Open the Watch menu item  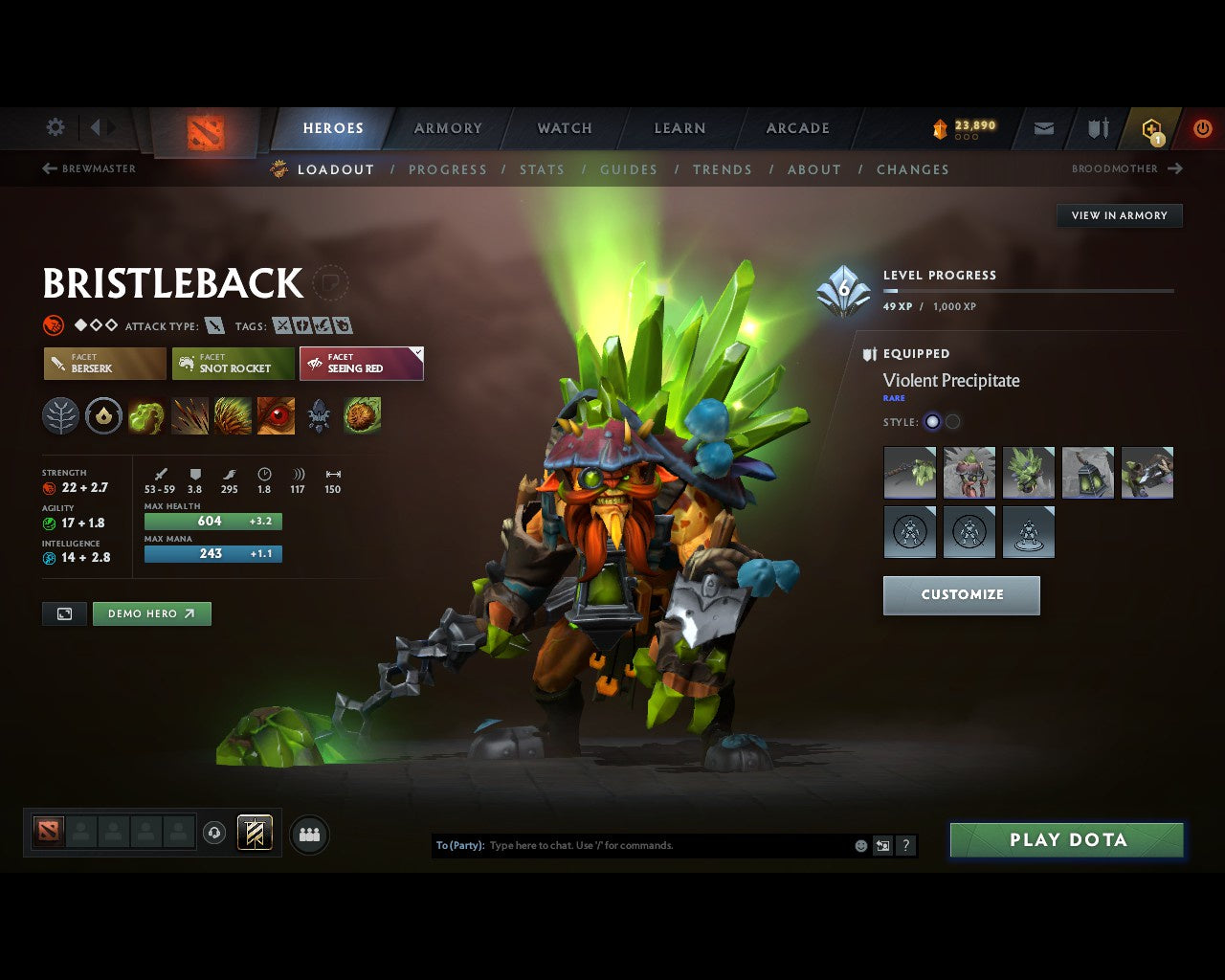[x=564, y=128]
